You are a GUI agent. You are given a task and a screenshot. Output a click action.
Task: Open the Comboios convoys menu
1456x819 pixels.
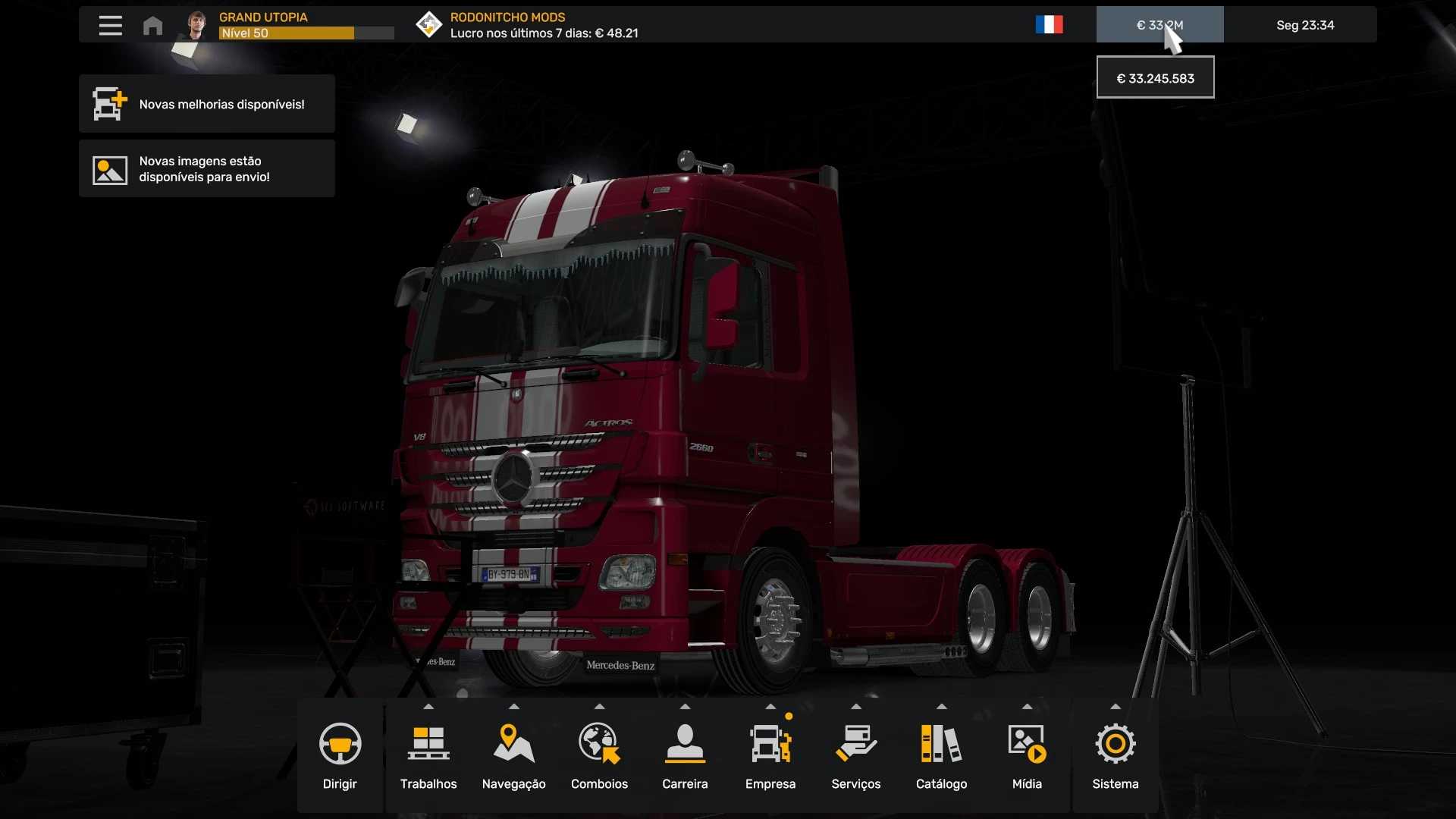coord(599,755)
